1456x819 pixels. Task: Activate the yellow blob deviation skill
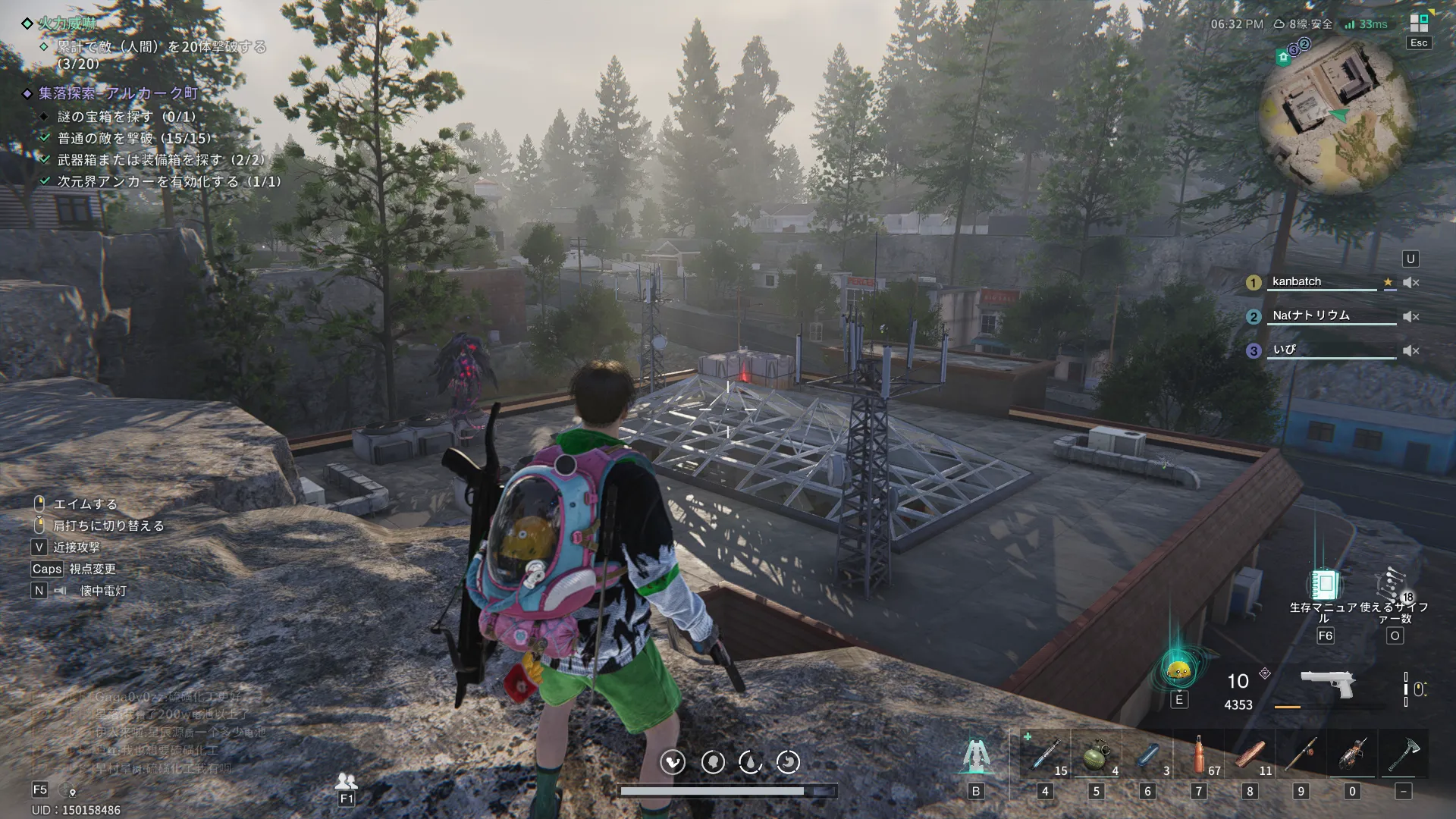(1178, 670)
